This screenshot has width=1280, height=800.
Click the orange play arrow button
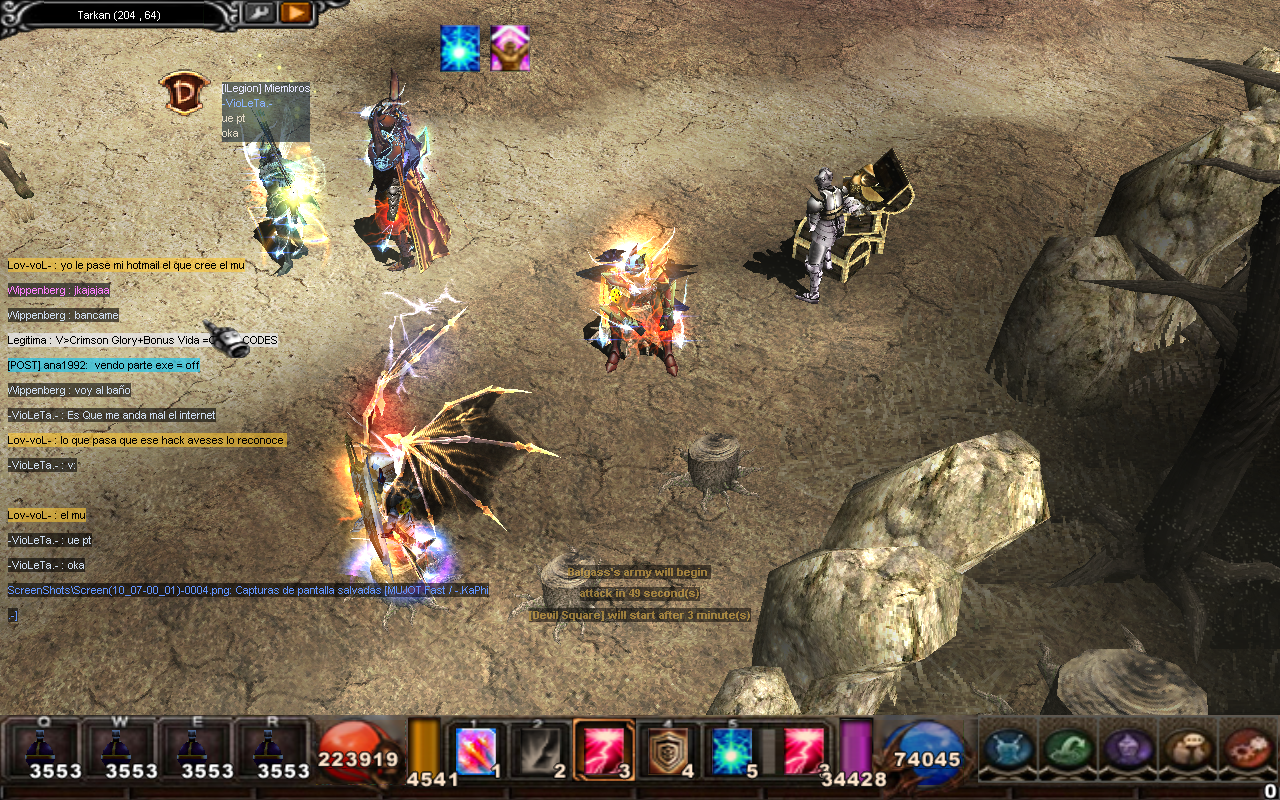click(295, 13)
